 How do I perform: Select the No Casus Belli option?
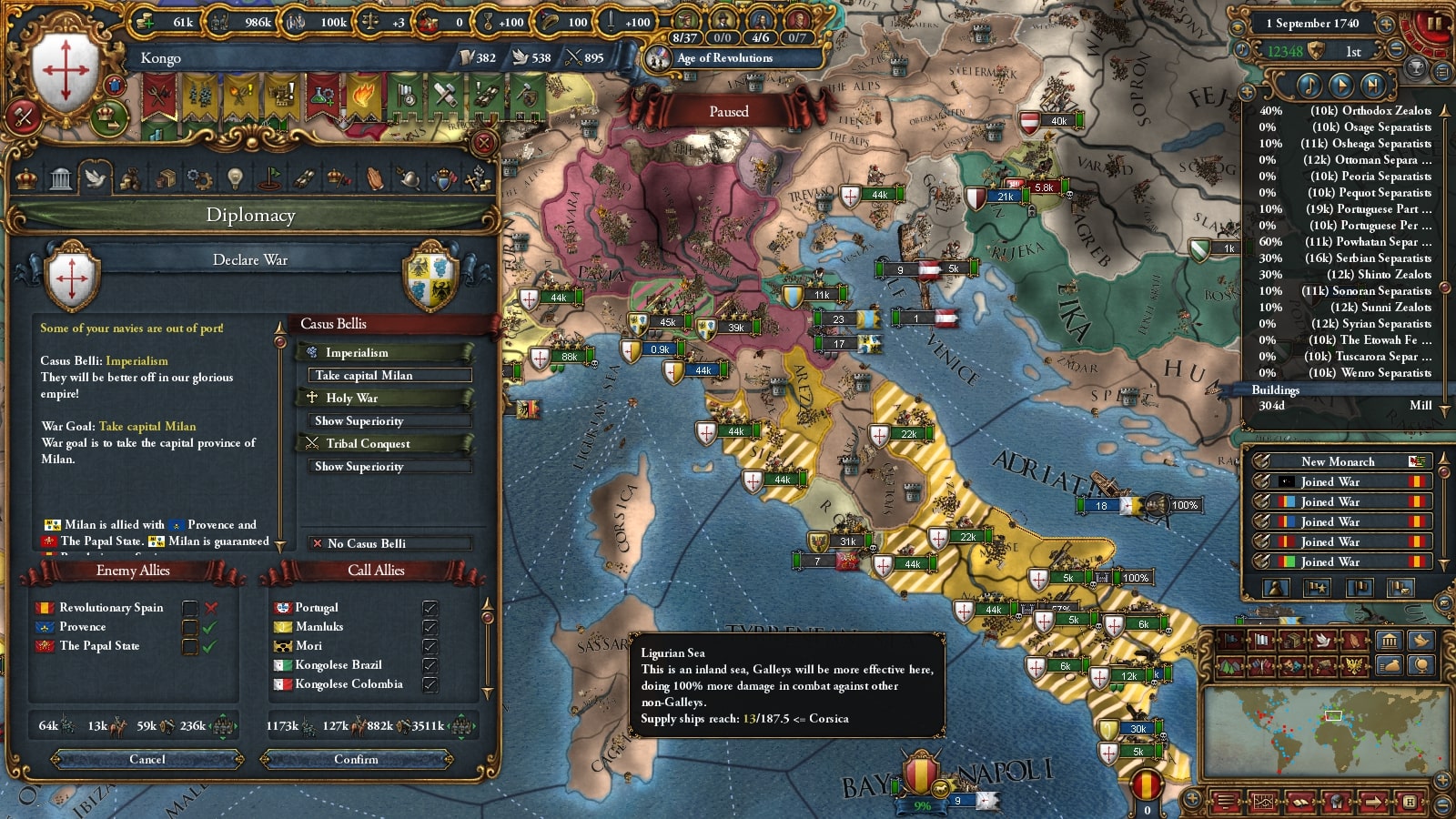(389, 543)
